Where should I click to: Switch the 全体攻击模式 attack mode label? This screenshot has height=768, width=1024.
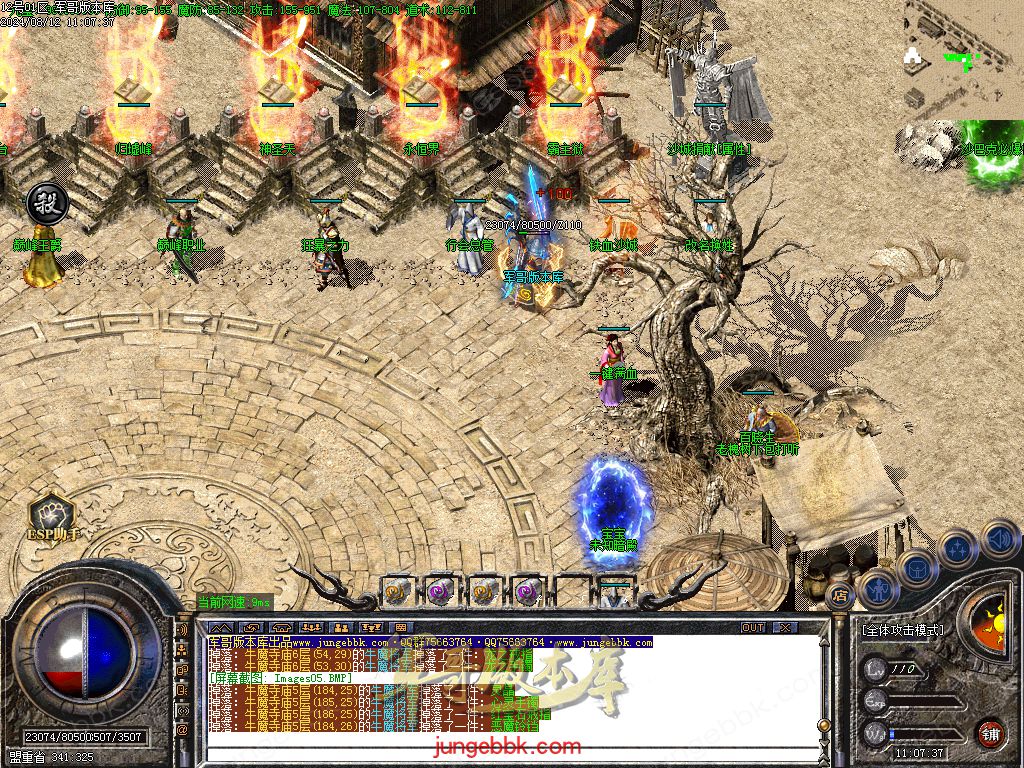902,631
